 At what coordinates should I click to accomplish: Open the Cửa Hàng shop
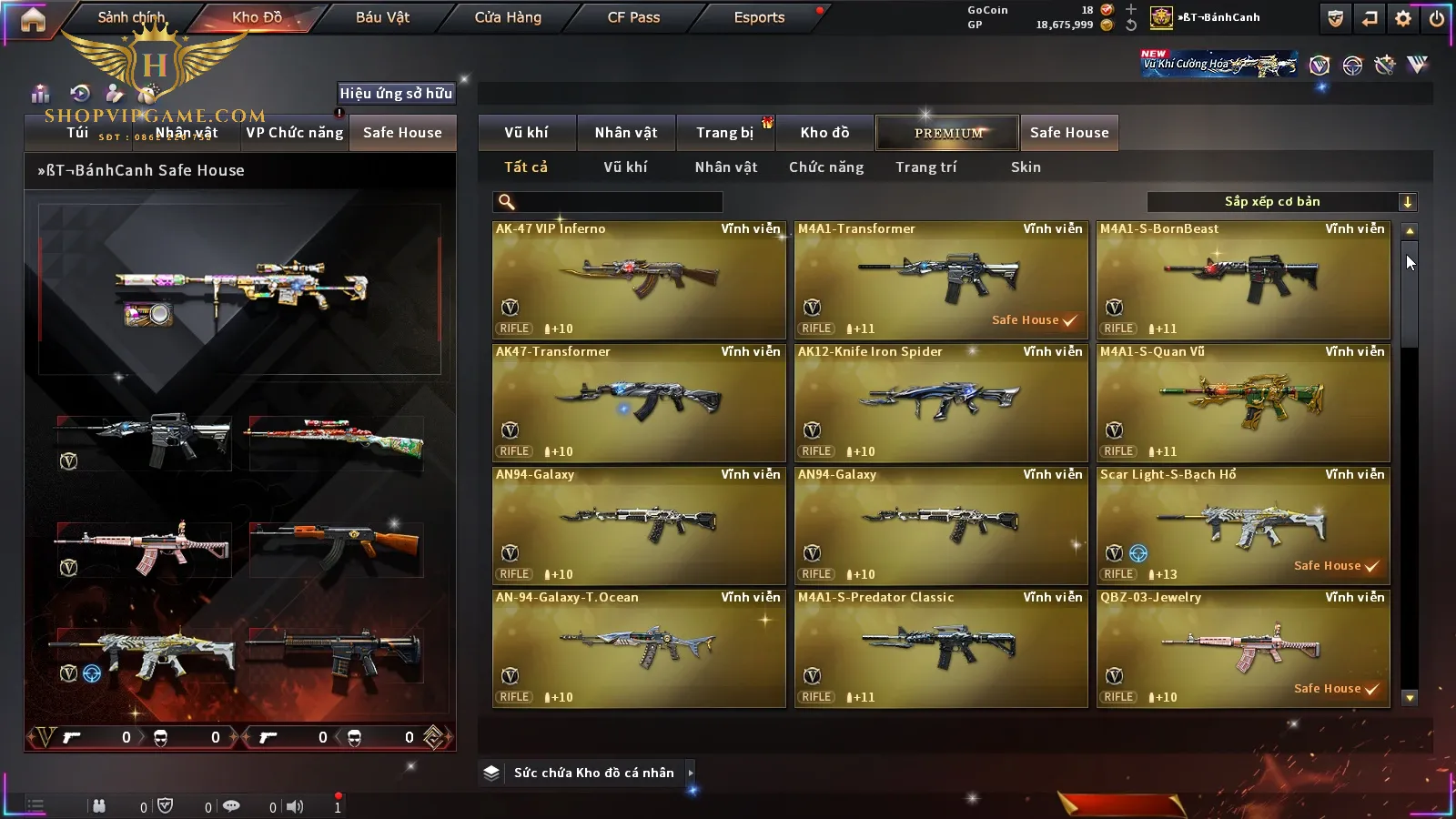point(508,17)
